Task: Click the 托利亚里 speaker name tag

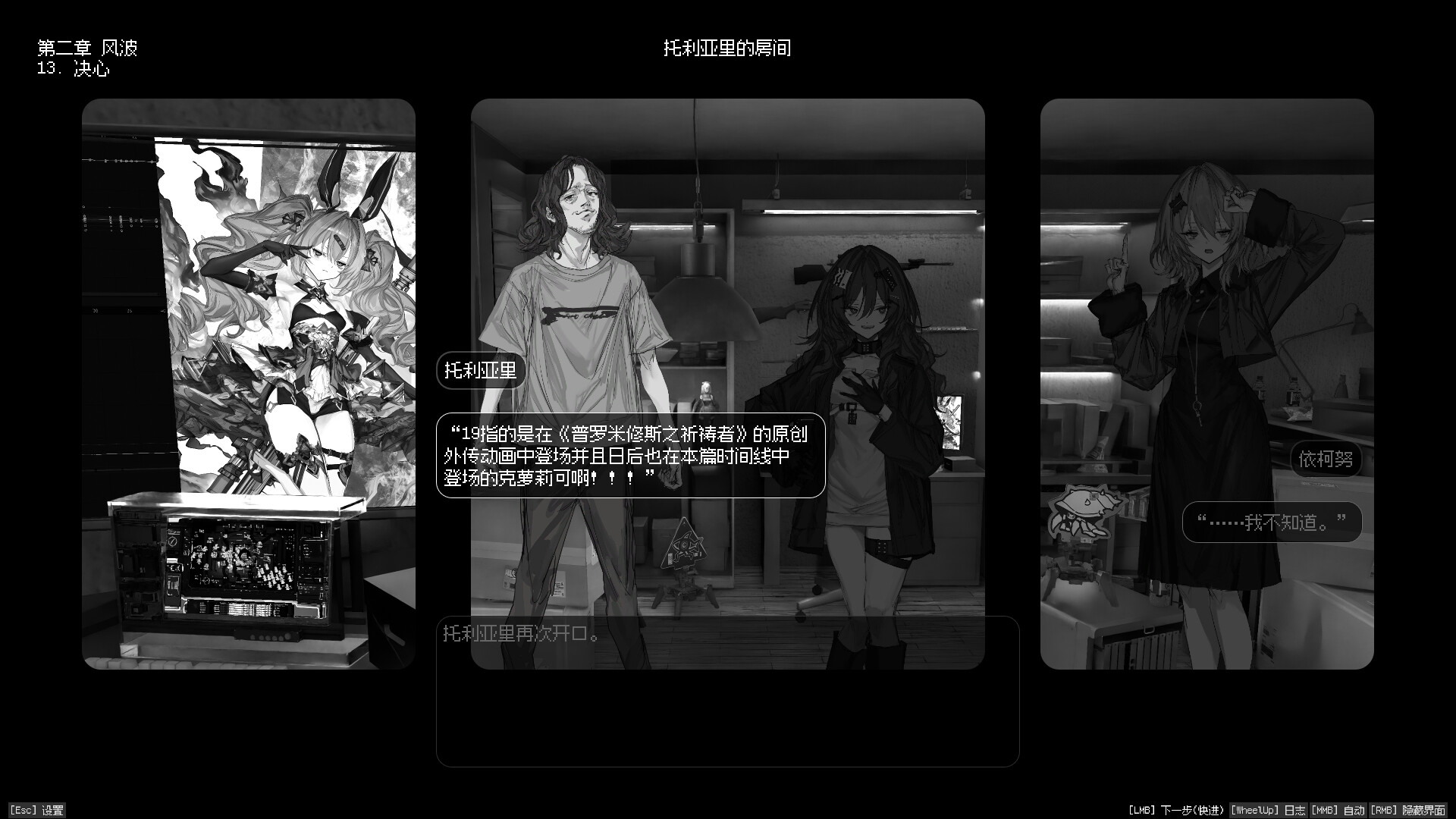Action: coord(481,371)
